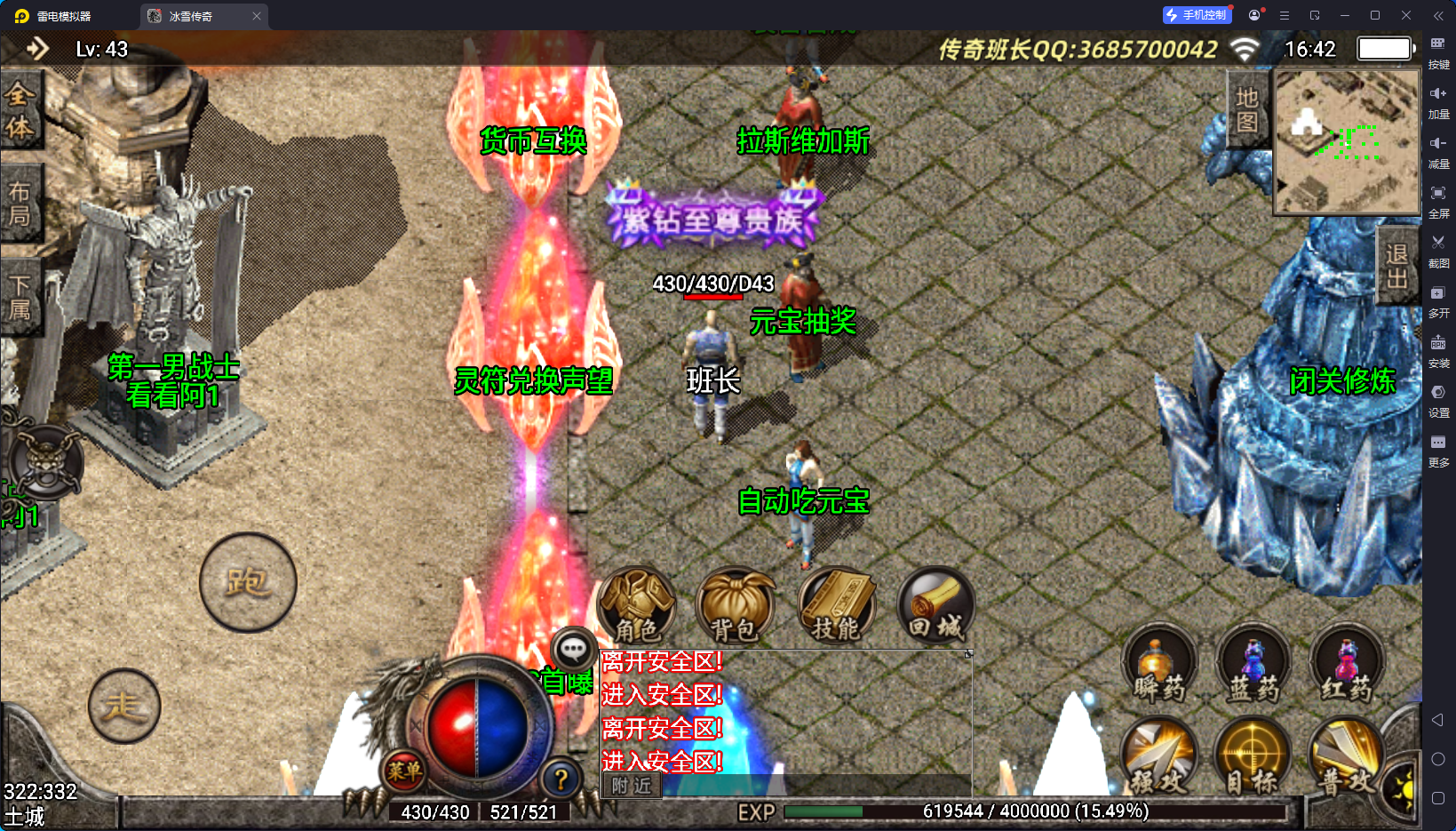Open the chat speech bubble icon
Image resolution: width=1456 pixels, height=831 pixels.
click(x=573, y=651)
